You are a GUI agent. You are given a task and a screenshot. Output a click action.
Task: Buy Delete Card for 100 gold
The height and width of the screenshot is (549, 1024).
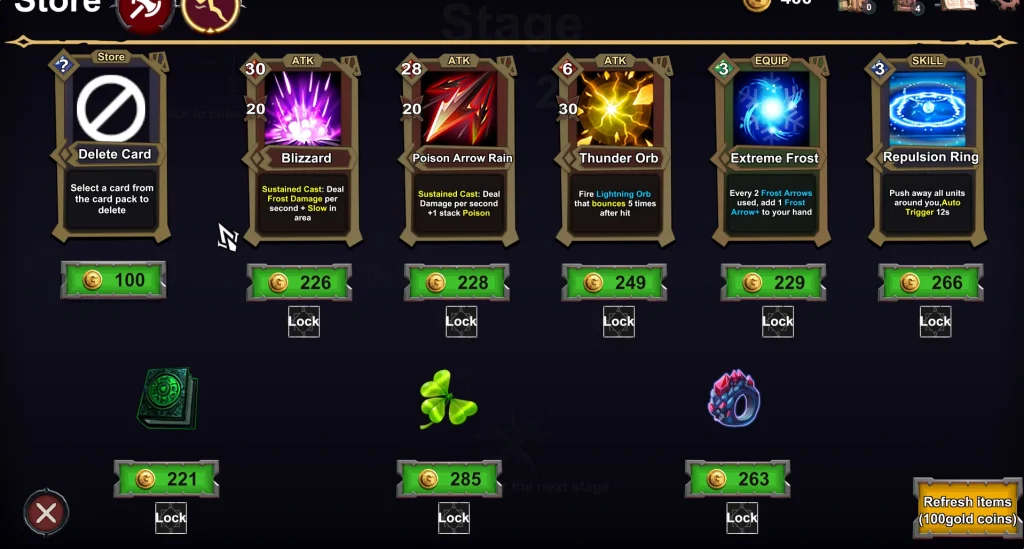pyautogui.click(x=113, y=280)
